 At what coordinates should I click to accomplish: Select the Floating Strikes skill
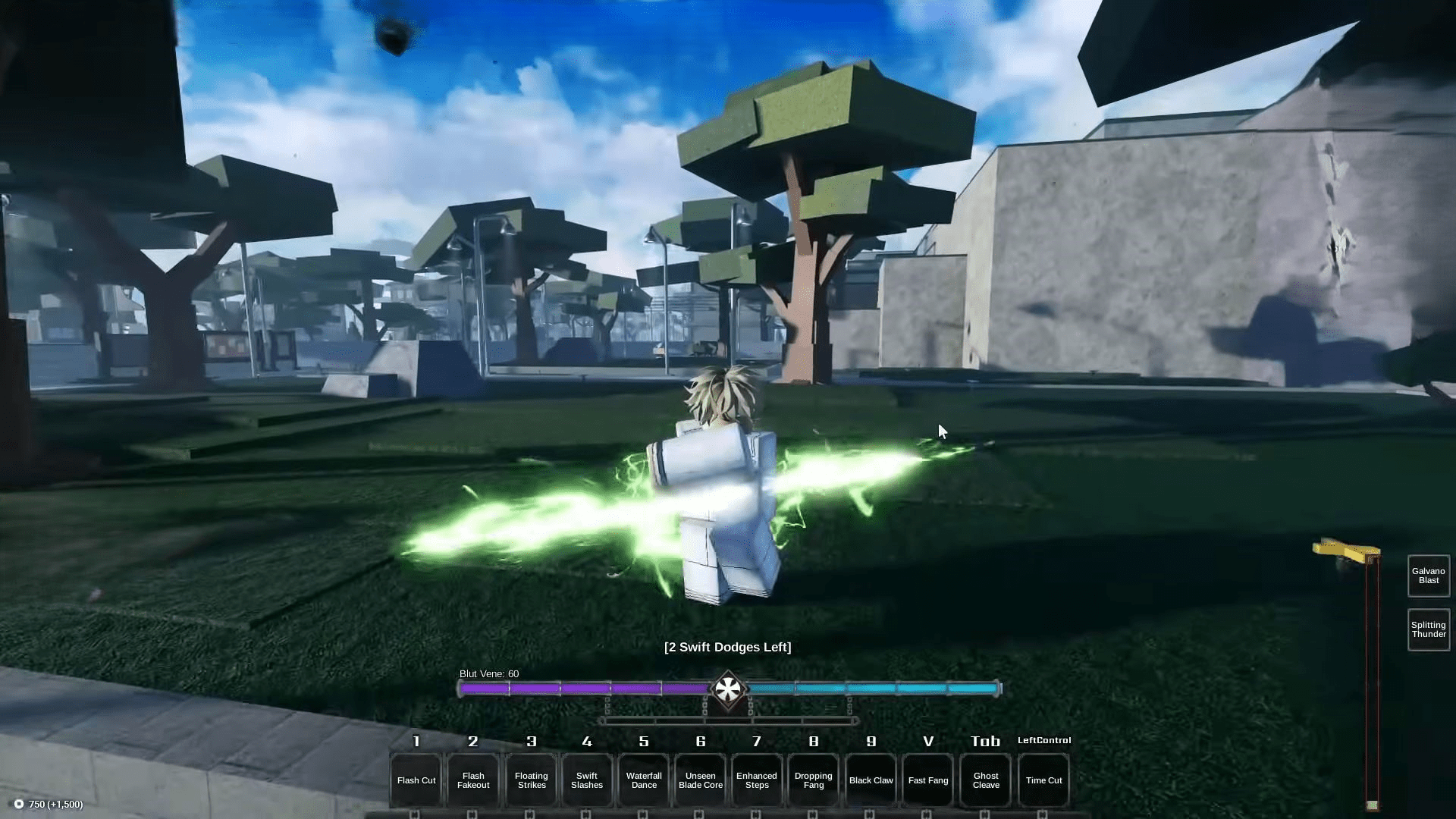pyautogui.click(x=530, y=780)
